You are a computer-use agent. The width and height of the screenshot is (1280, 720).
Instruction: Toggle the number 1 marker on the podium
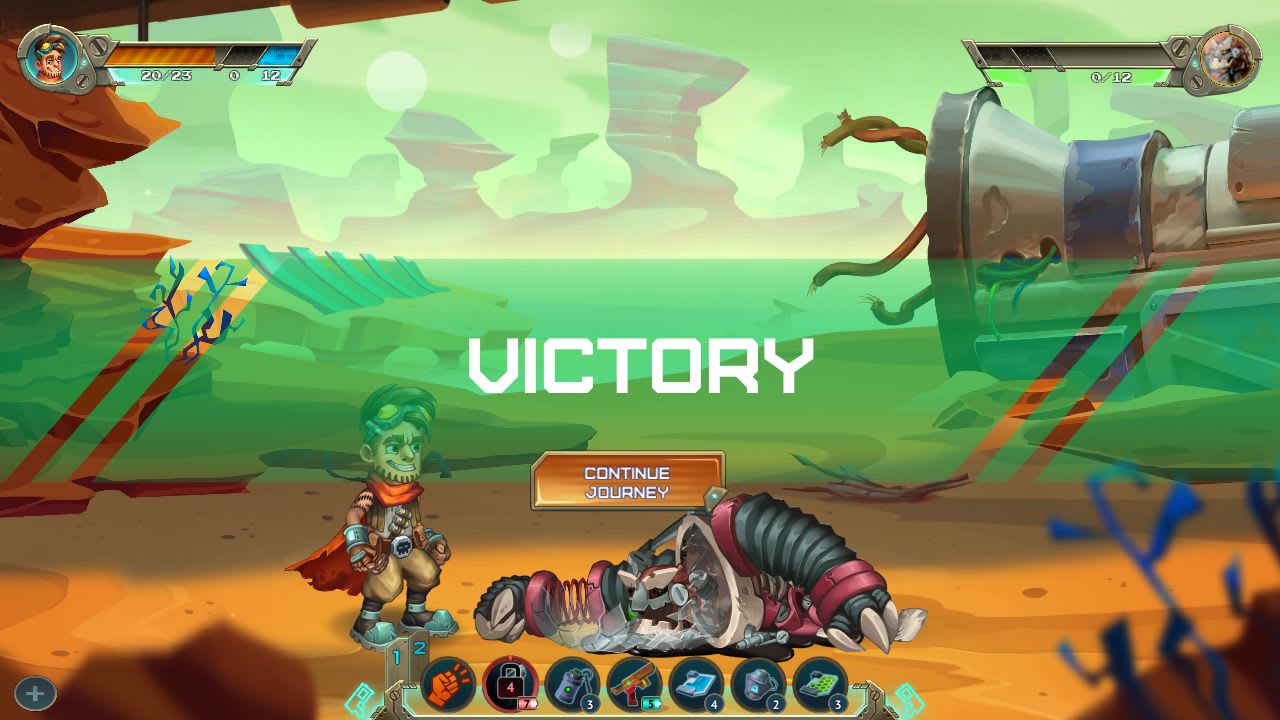point(395,658)
